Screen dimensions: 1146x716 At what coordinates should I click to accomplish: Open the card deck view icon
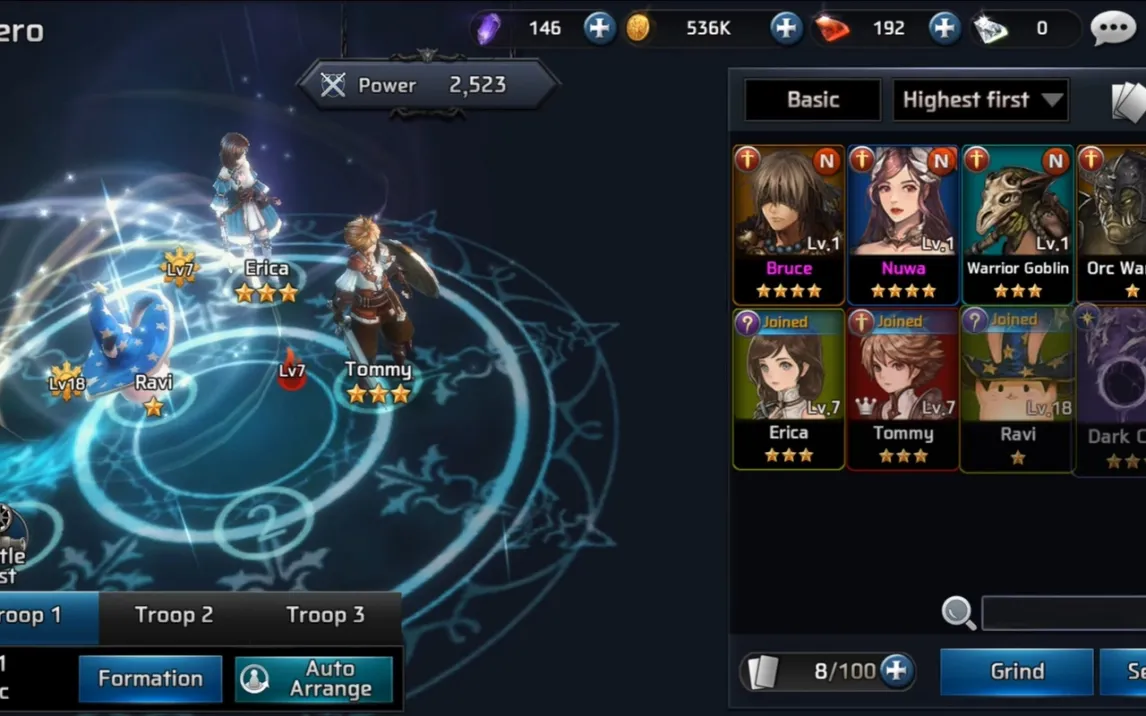[1128, 100]
